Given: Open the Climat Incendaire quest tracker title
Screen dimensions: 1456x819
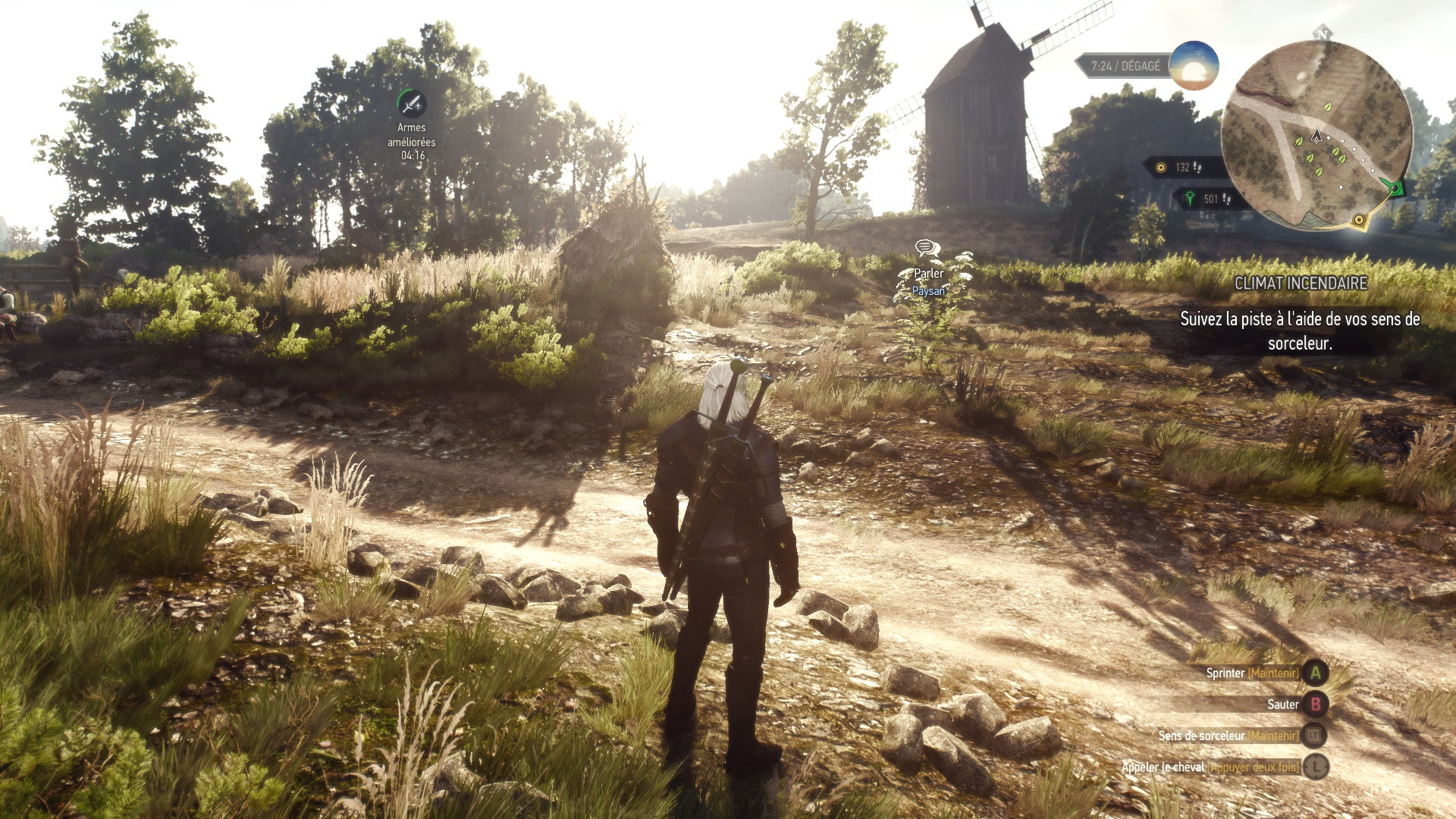Looking at the screenshot, I should 1301,283.
